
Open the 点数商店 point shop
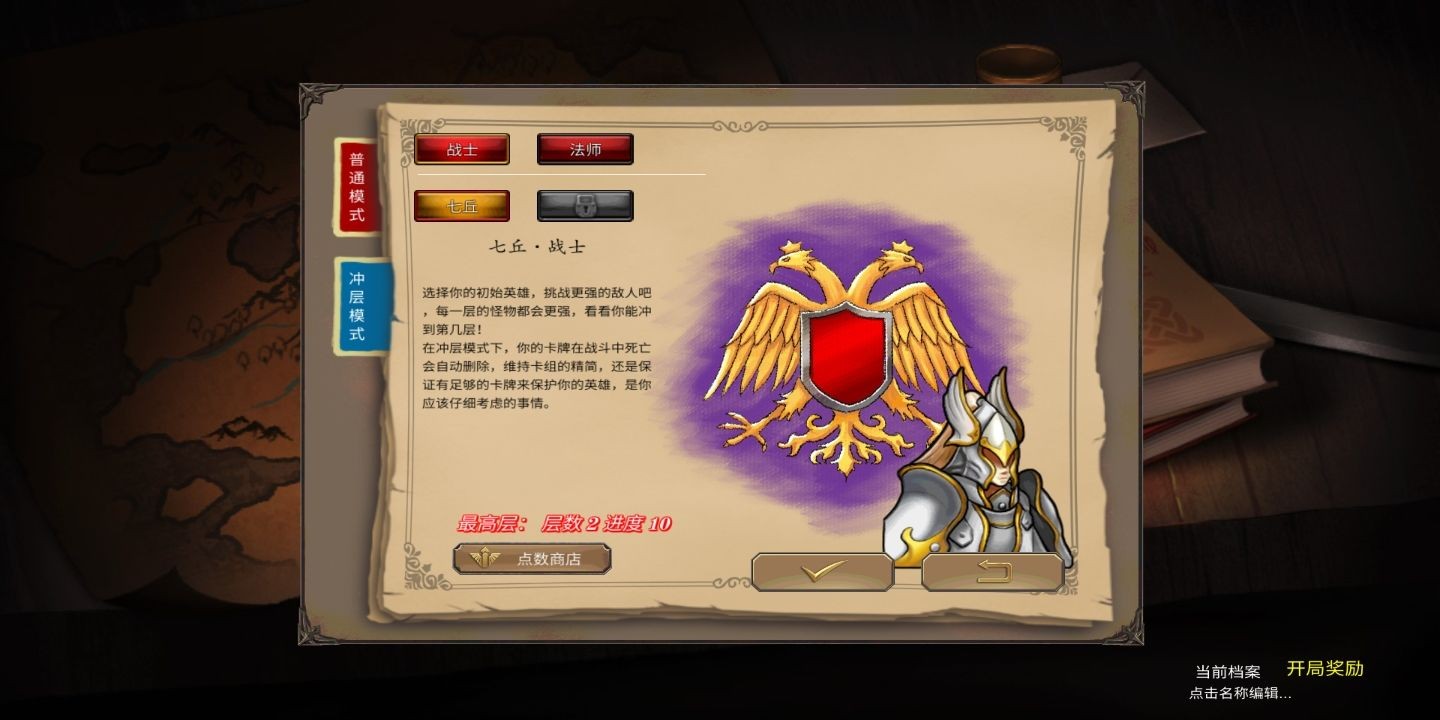532,560
